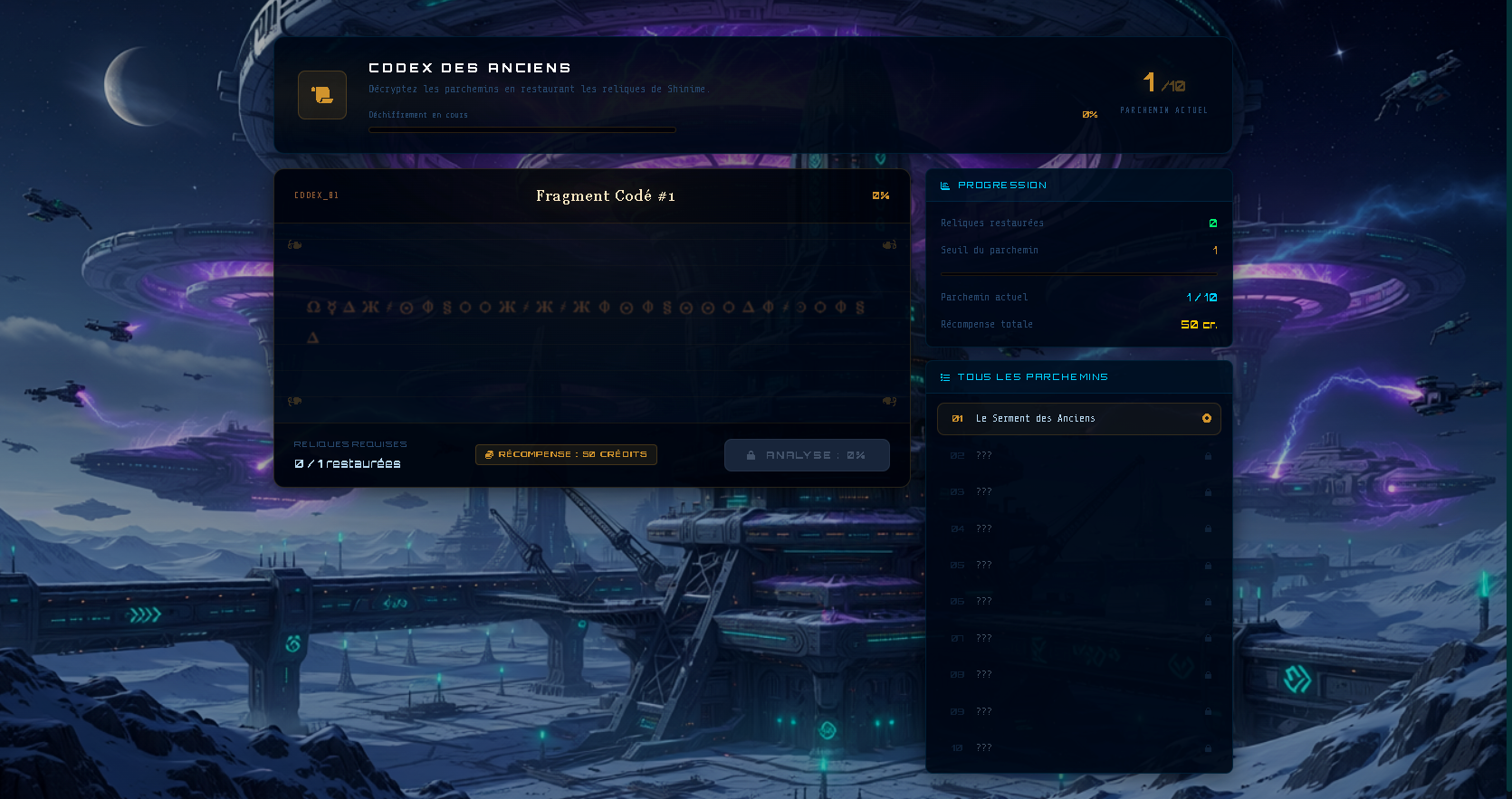Click the Récompense 50 crédits badge
Viewport: 1512px width, 799px height.
566,454
